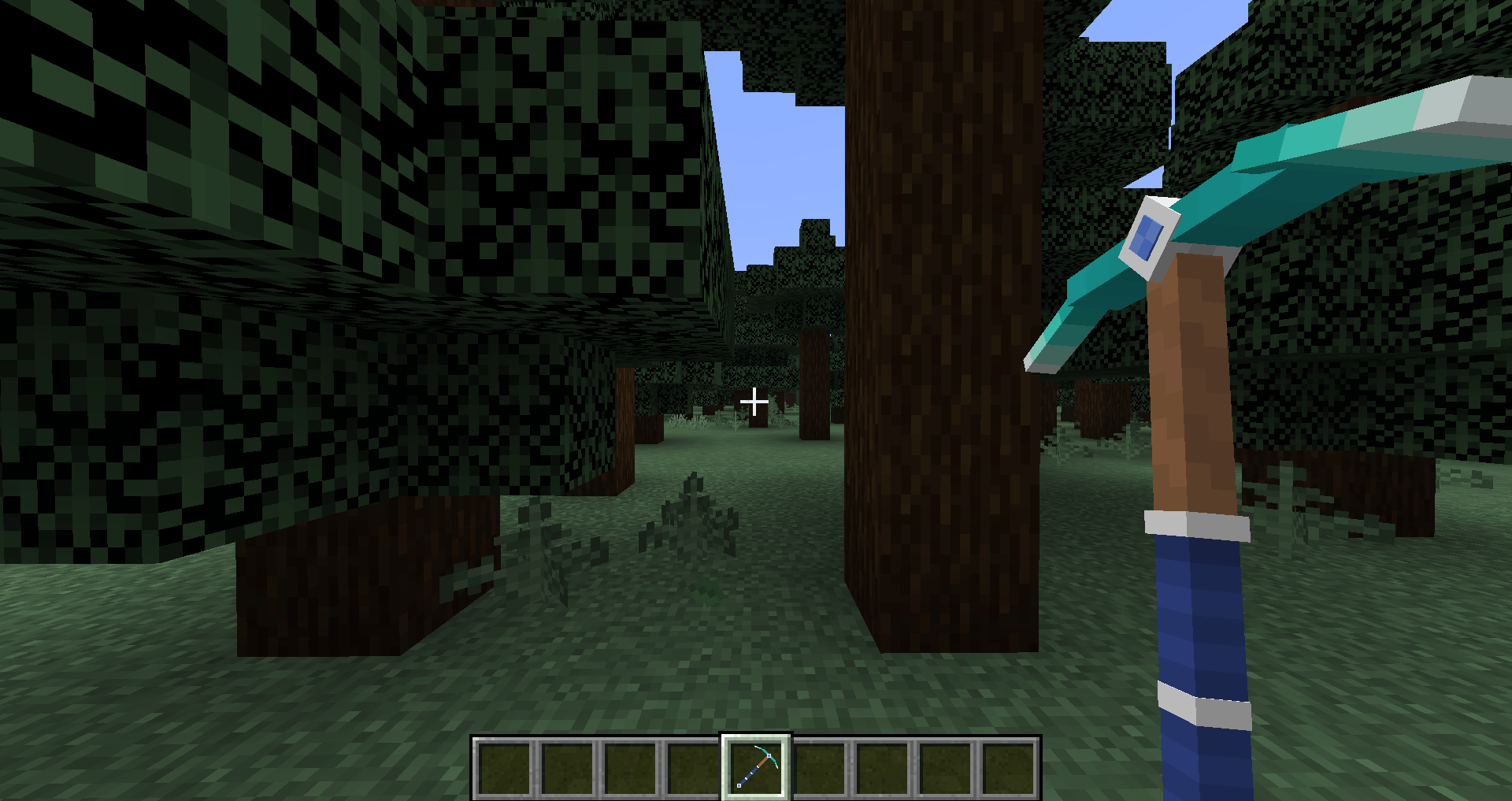Click the crosshair at screen center

(754, 401)
